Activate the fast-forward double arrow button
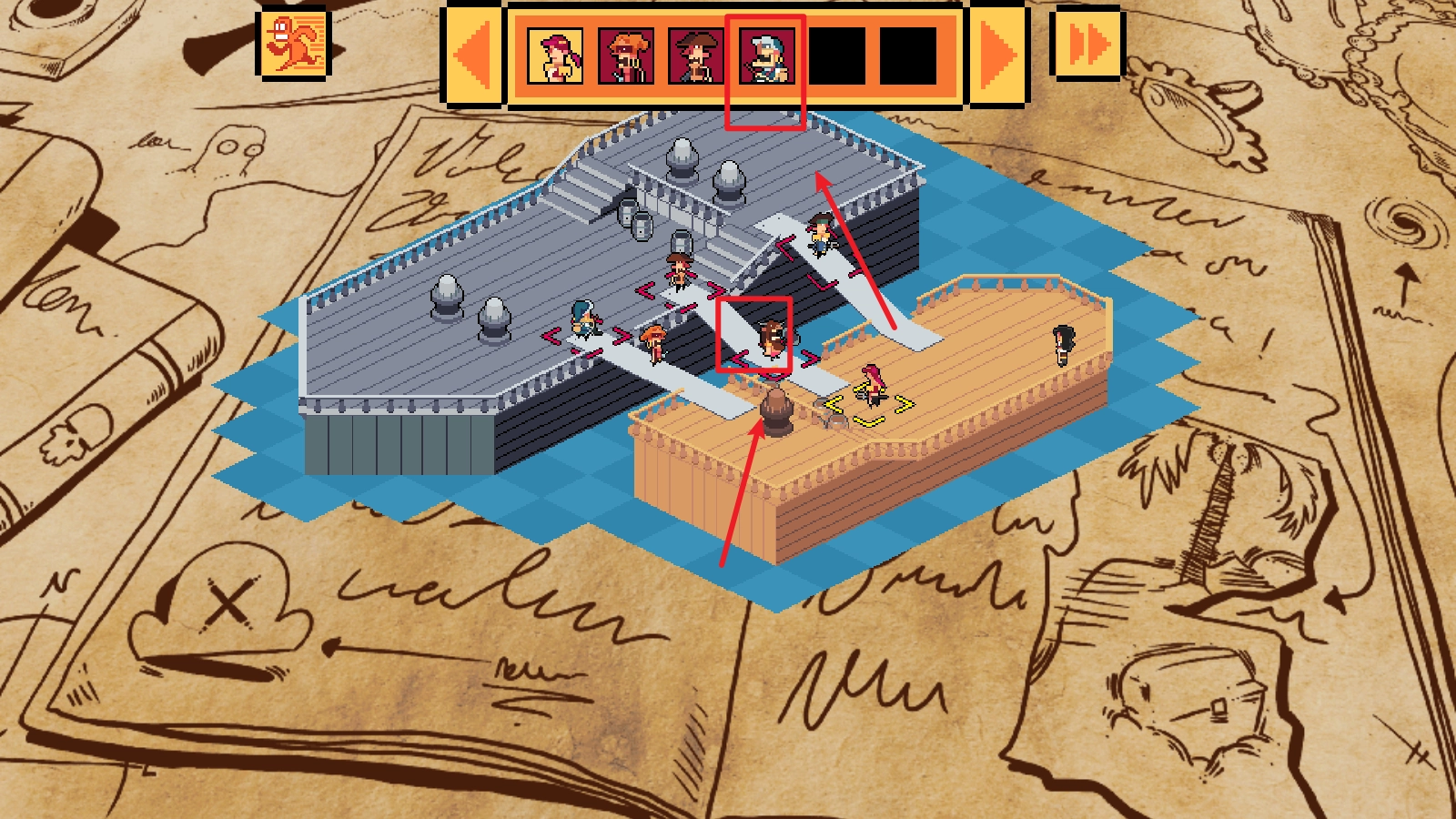1456x819 pixels. coord(1087,43)
